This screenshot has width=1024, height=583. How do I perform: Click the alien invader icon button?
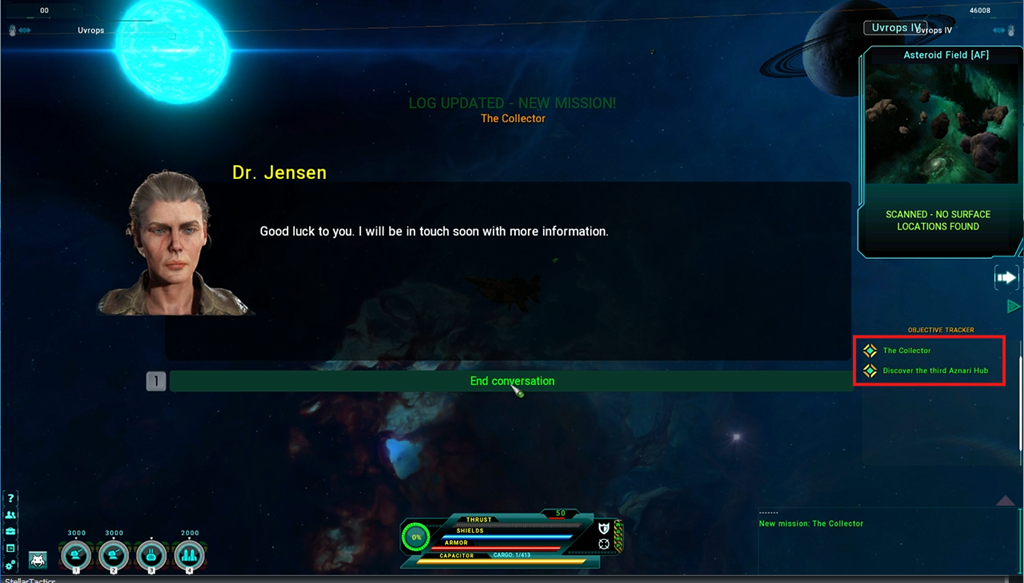(x=38, y=560)
